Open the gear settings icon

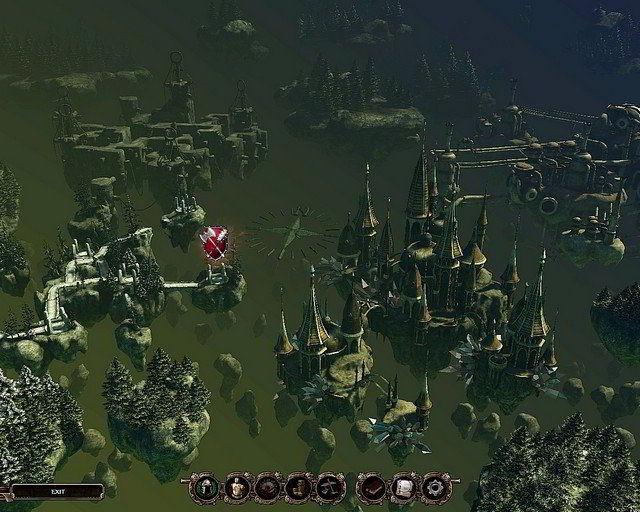pos(435,487)
